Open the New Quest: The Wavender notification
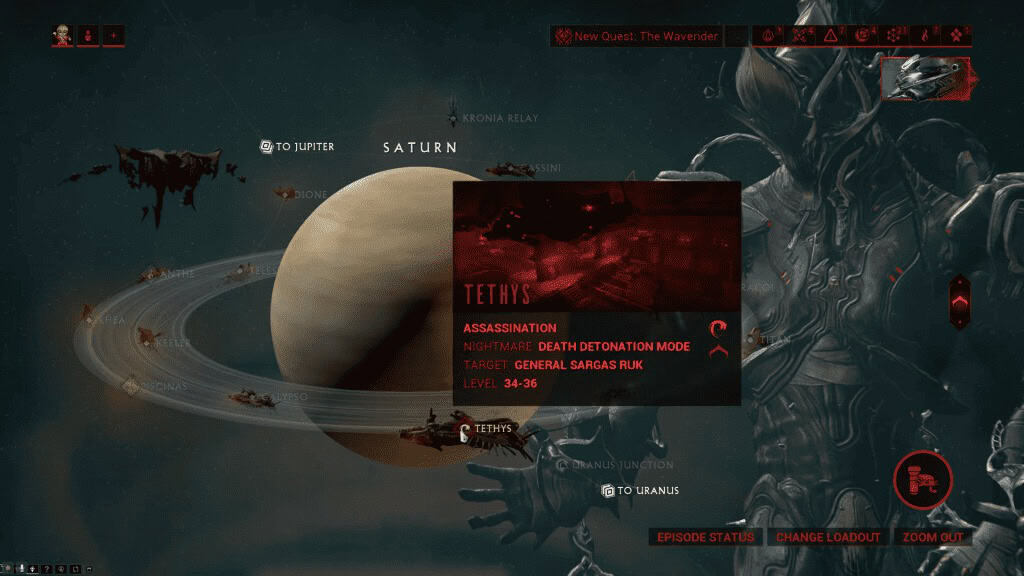Viewport: 1024px width, 576px height. (x=636, y=37)
